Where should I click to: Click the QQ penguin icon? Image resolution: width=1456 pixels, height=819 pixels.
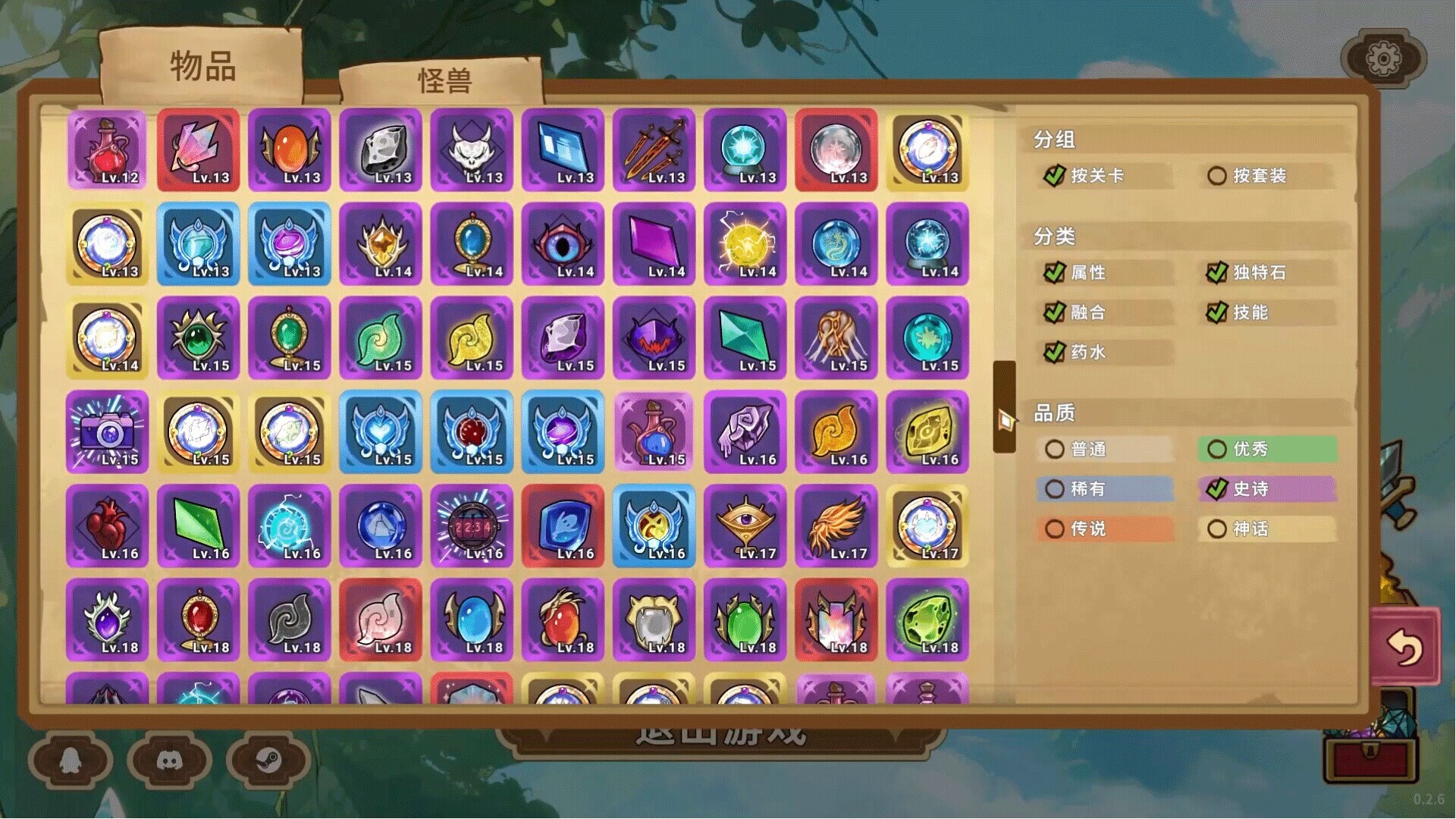[71, 761]
